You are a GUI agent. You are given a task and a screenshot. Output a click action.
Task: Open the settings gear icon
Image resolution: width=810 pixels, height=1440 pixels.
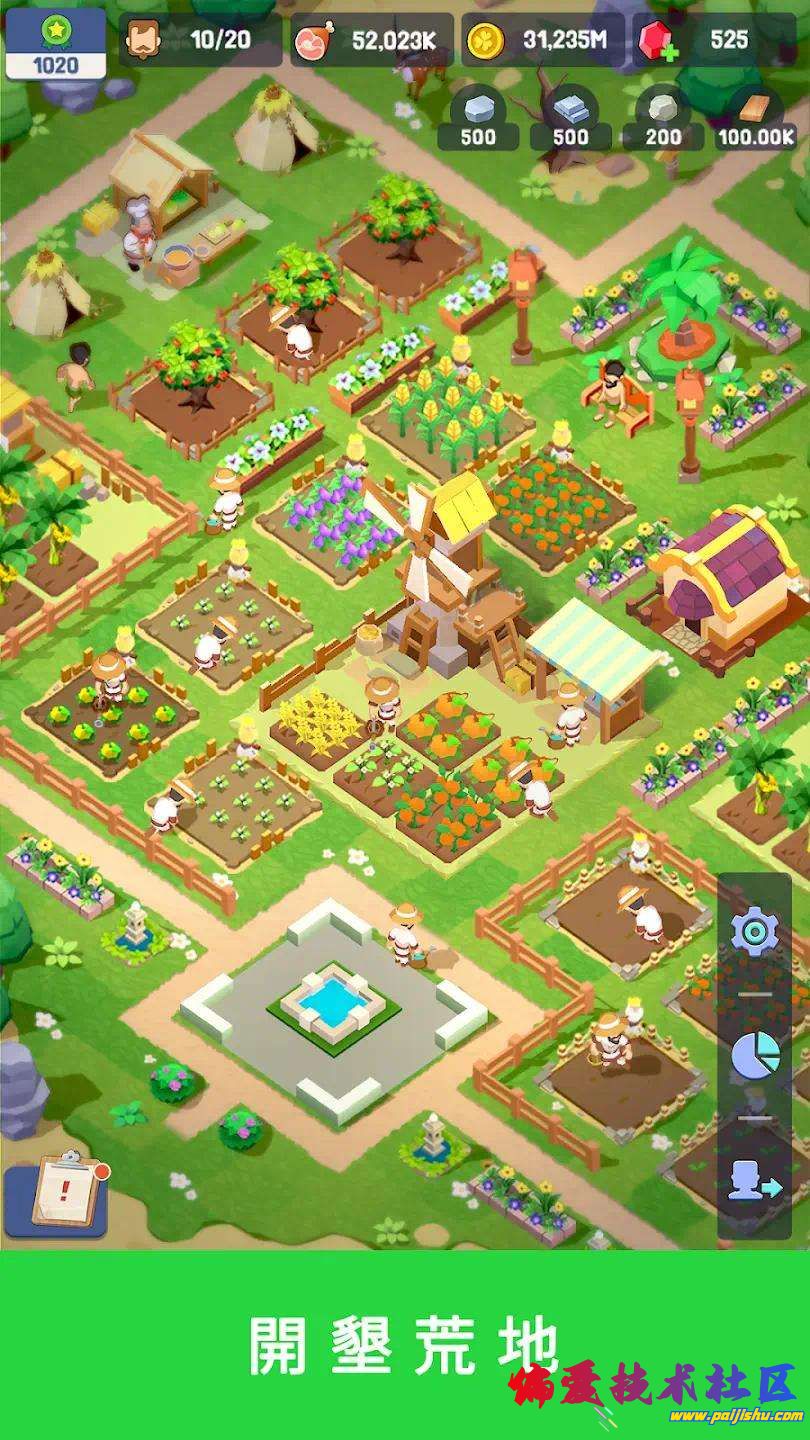tap(754, 932)
